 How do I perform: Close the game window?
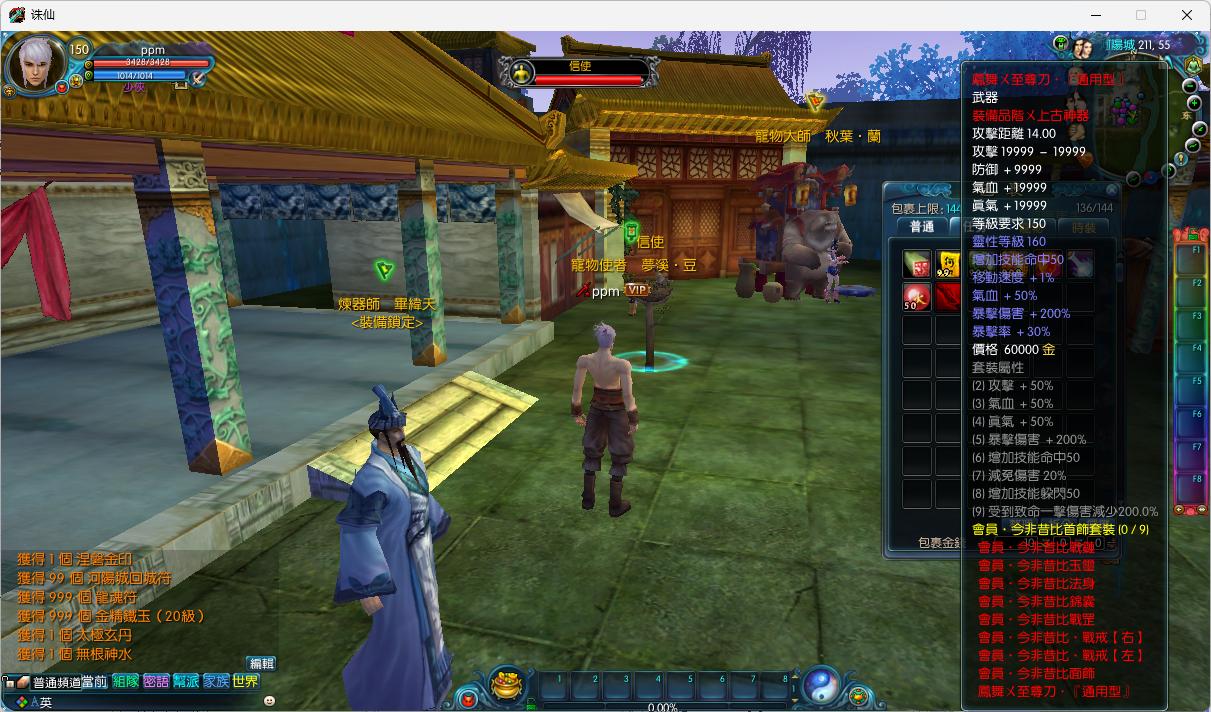pyautogui.click(x=1187, y=15)
